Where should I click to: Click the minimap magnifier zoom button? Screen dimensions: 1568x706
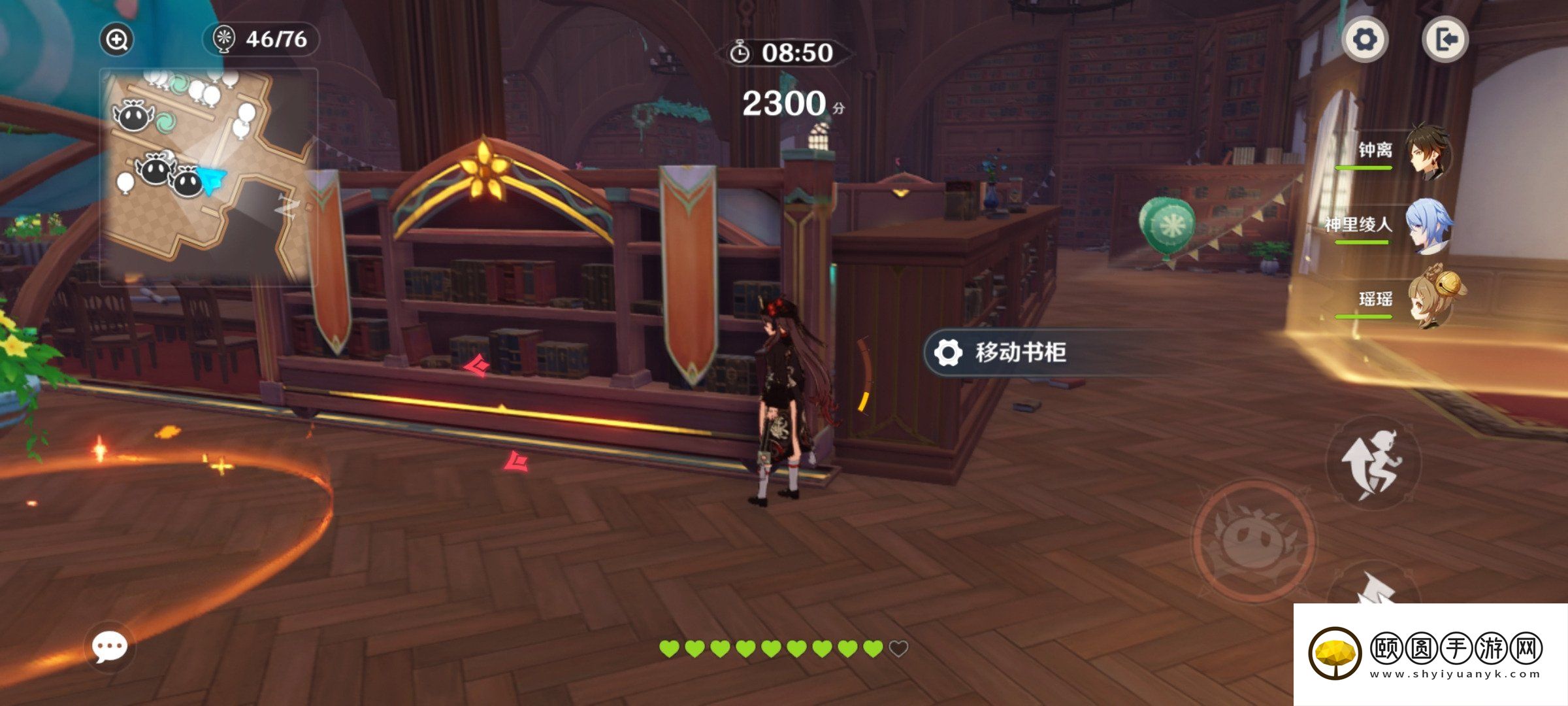116,40
